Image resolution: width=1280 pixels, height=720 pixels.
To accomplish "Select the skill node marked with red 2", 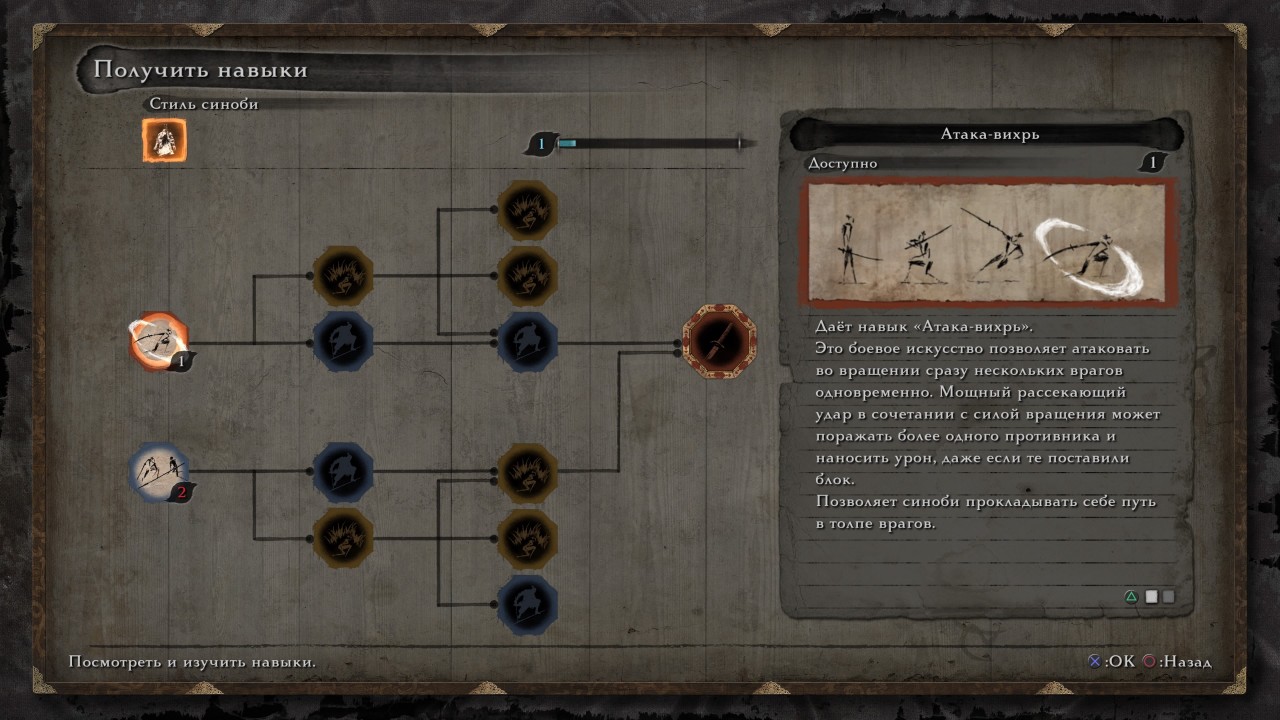I will tap(160, 471).
